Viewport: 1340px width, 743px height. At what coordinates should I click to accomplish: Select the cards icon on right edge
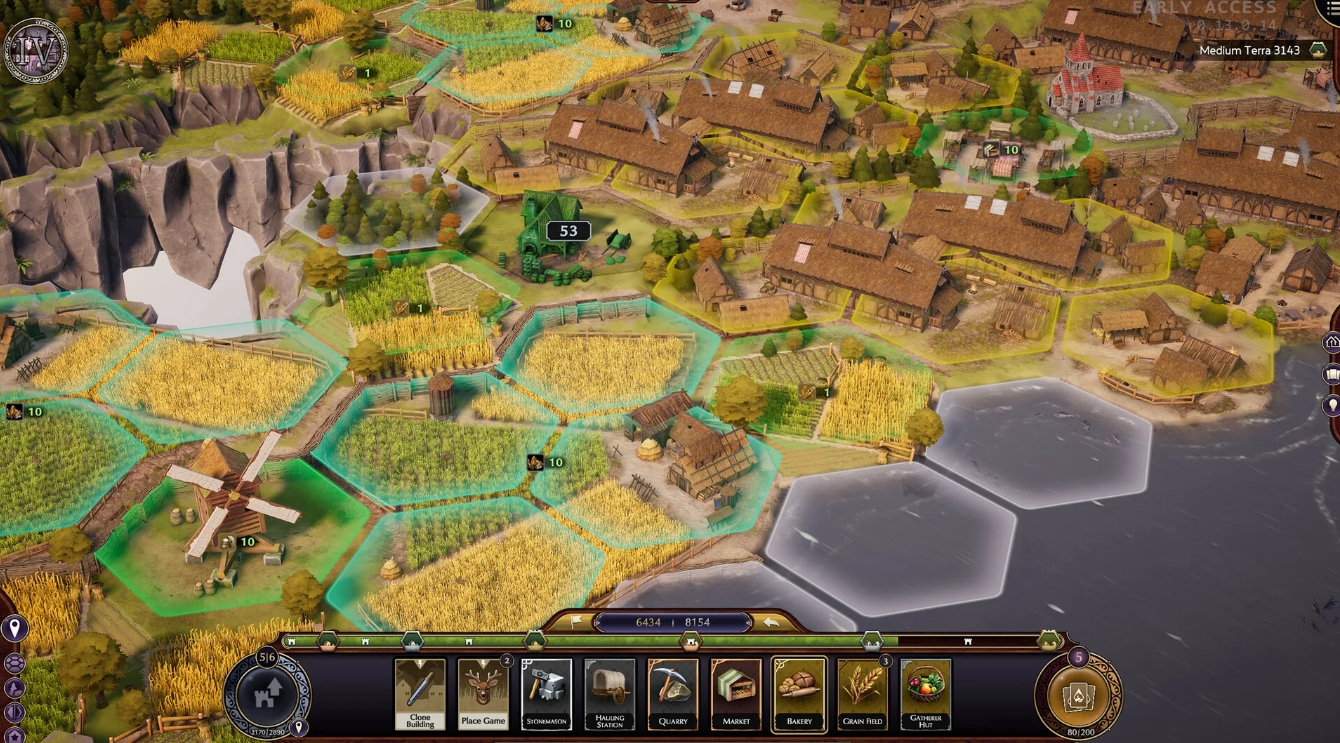point(1333,371)
